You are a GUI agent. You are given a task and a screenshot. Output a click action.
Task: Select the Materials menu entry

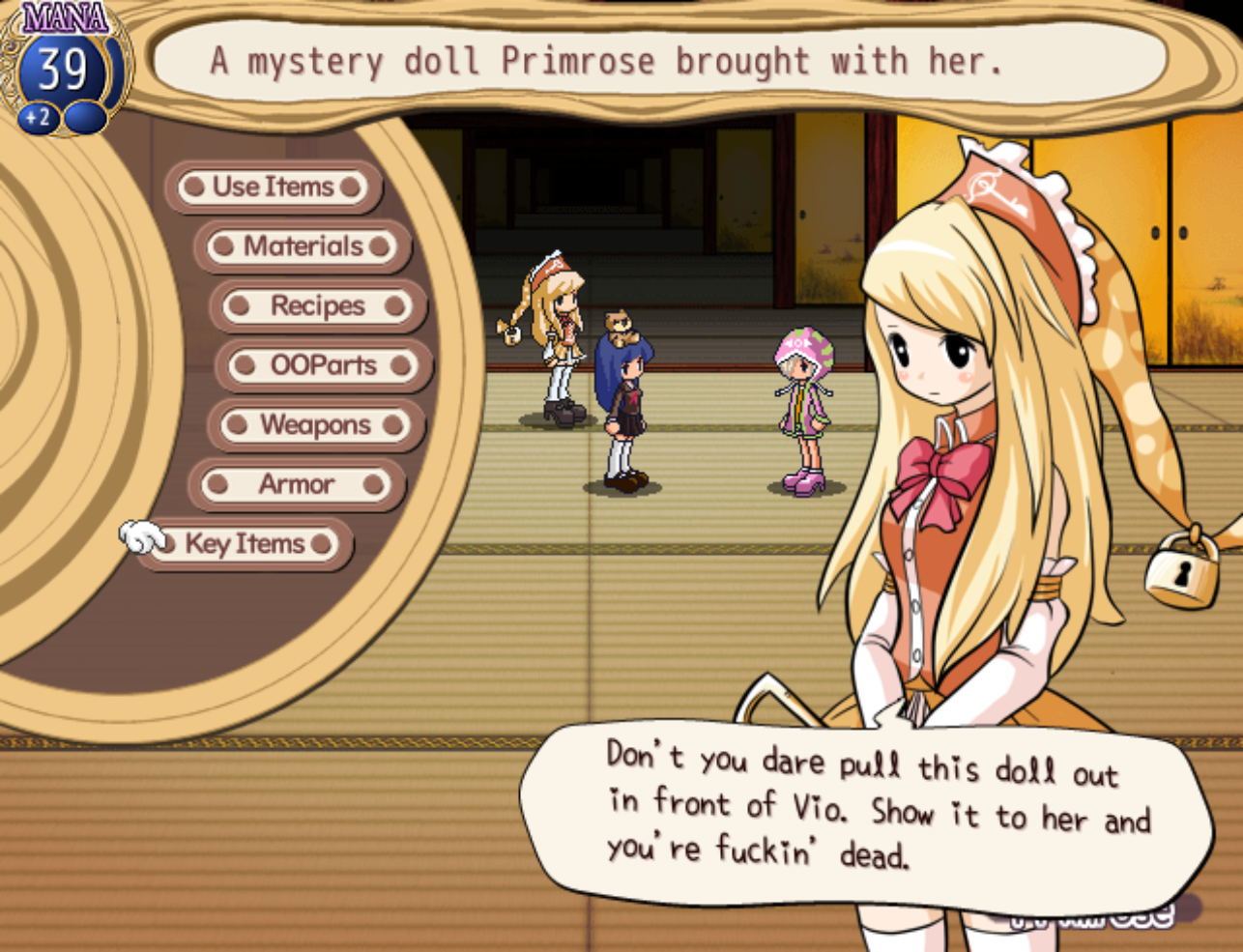tap(303, 246)
